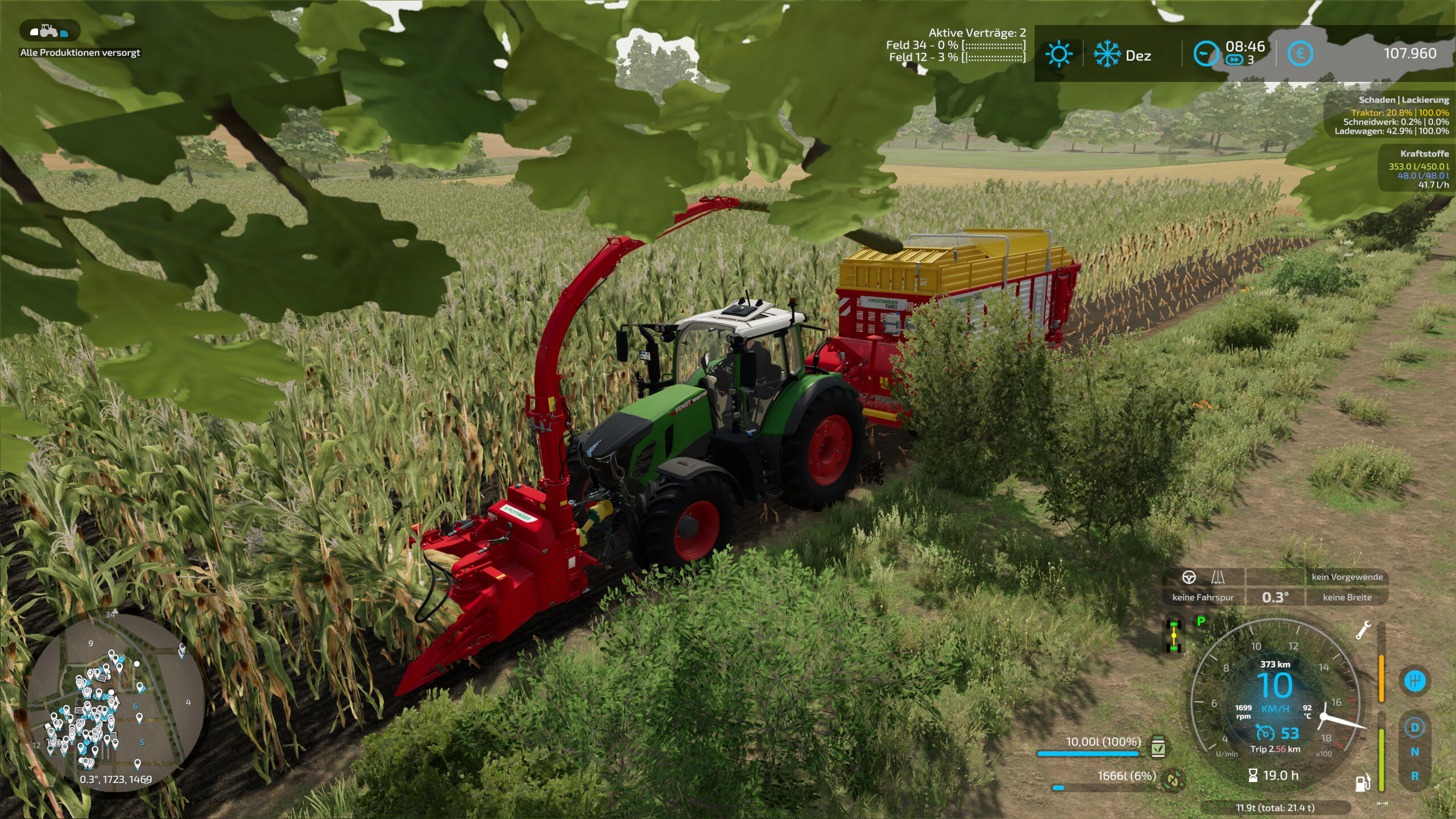Image resolution: width=1456 pixels, height=819 pixels.
Task: Click the fuel pump icon
Action: pyautogui.click(x=1363, y=783)
